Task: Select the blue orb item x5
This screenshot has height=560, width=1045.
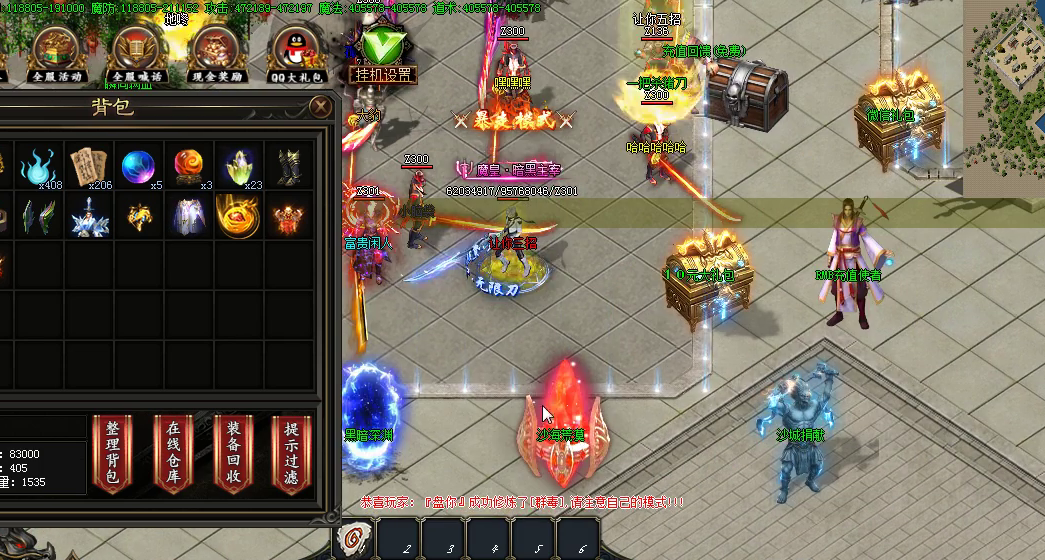Action: 139,167
